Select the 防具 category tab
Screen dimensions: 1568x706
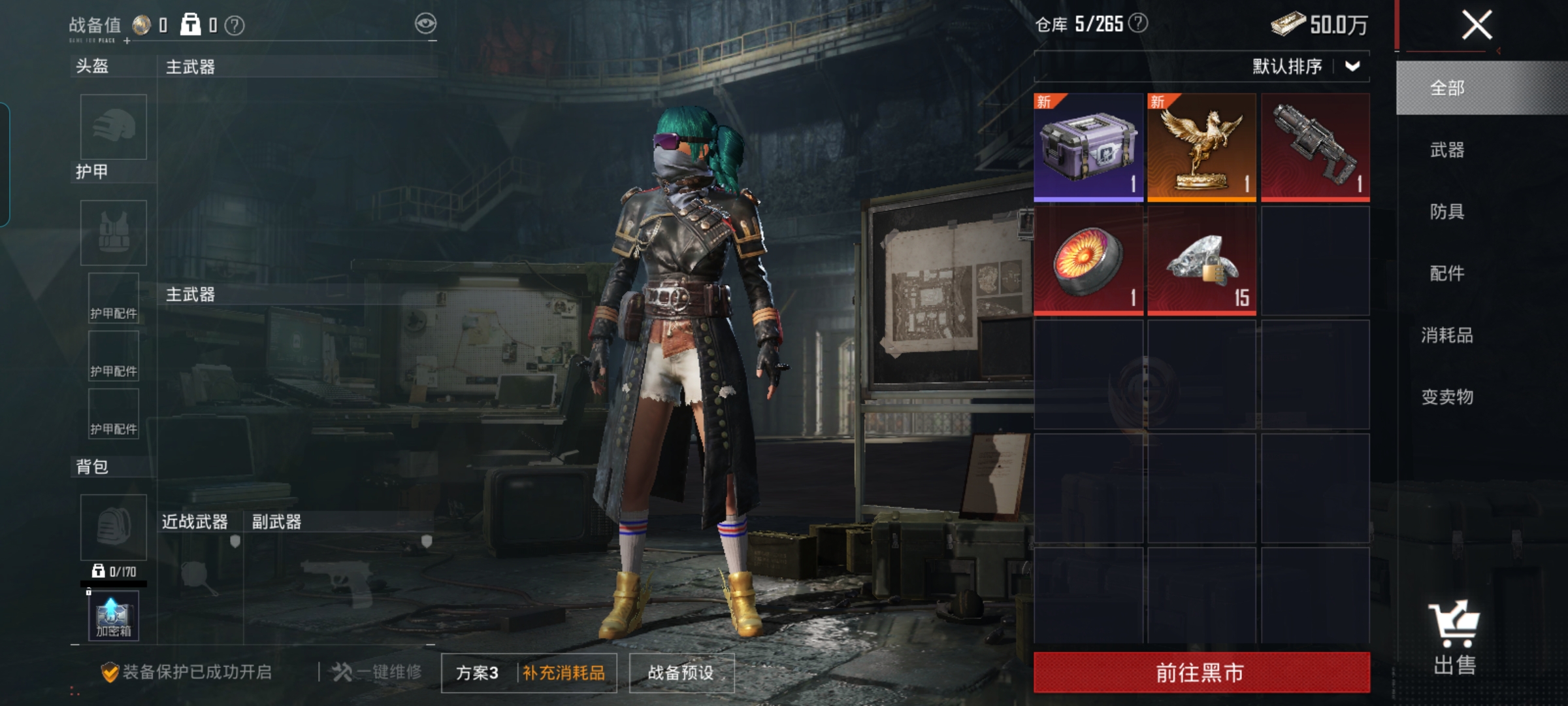click(1447, 212)
